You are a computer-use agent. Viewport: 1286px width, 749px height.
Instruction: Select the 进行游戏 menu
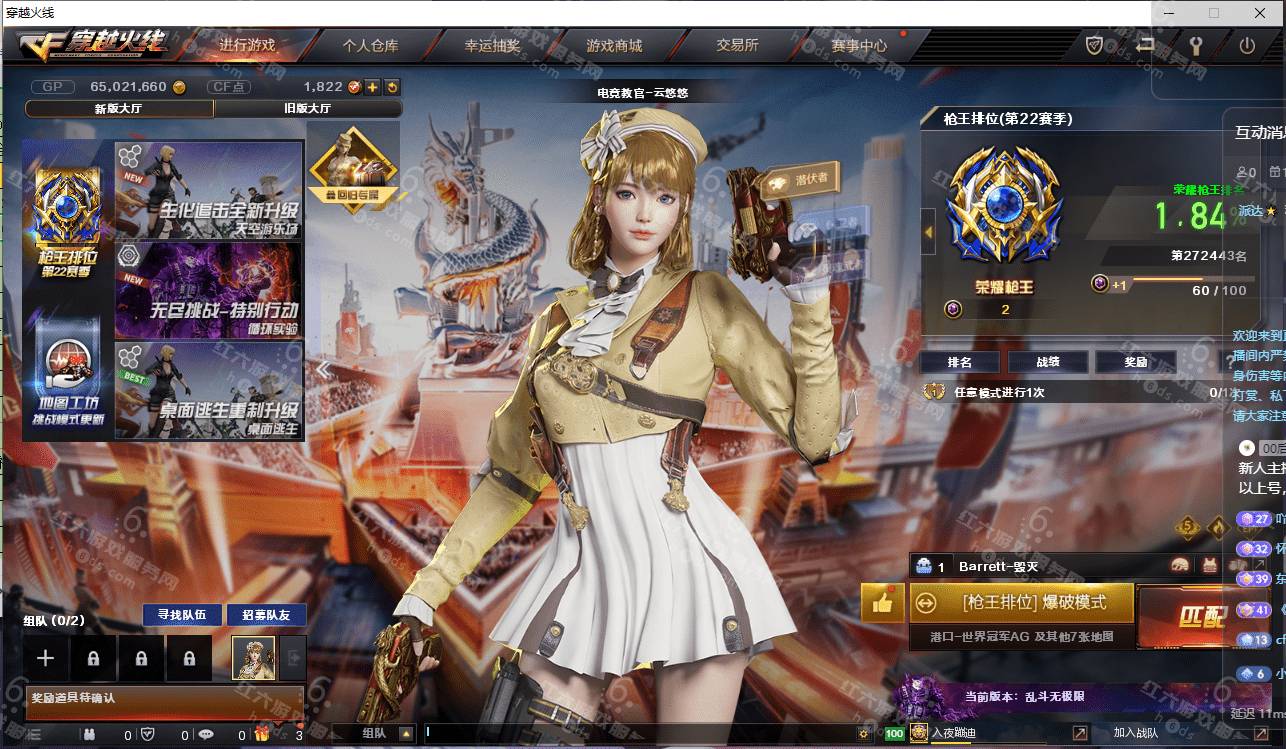tap(247, 45)
